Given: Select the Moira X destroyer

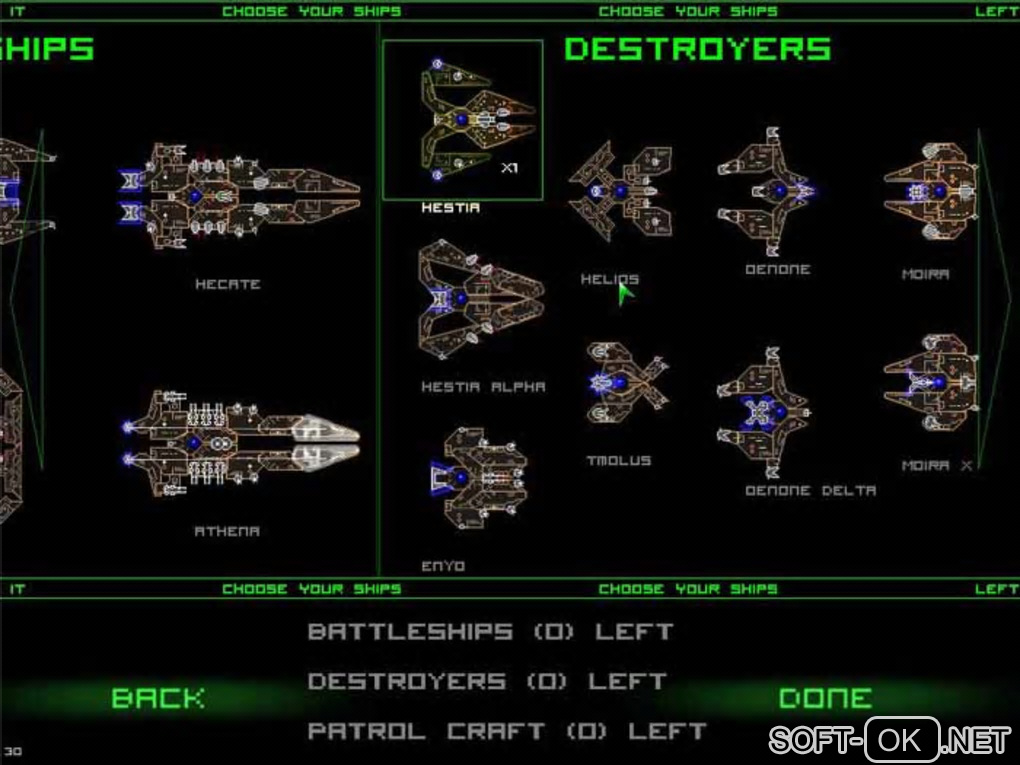Looking at the screenshot, I should point(930,384).
